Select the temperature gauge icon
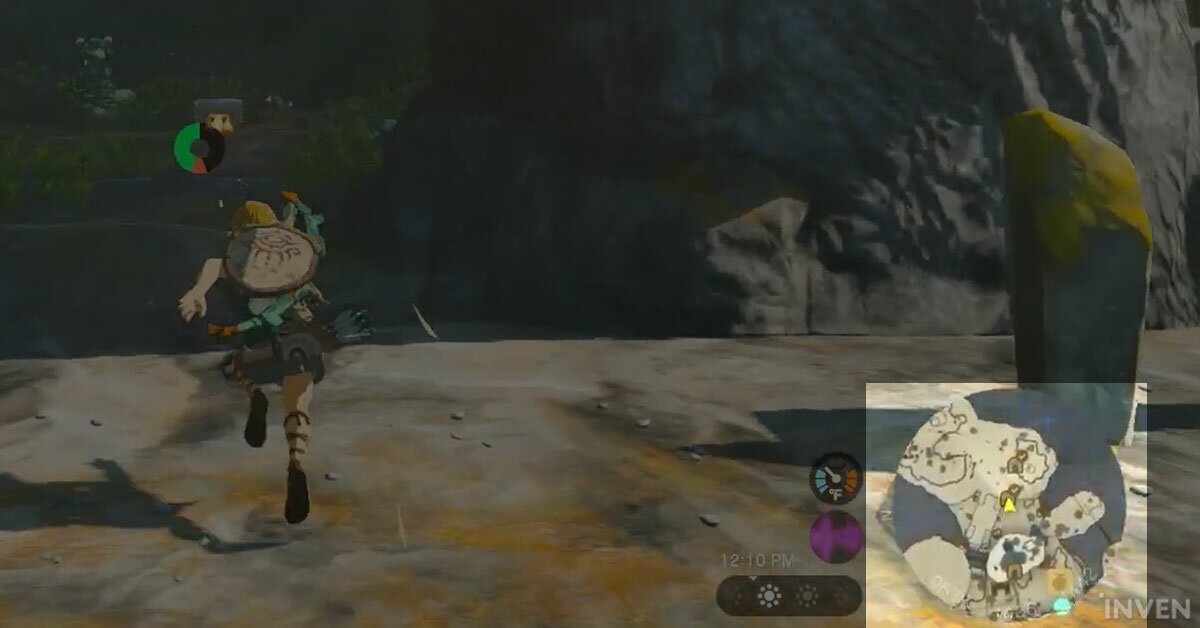The width and height of the screenshot is (1200, 628). [x=836, y=478]
